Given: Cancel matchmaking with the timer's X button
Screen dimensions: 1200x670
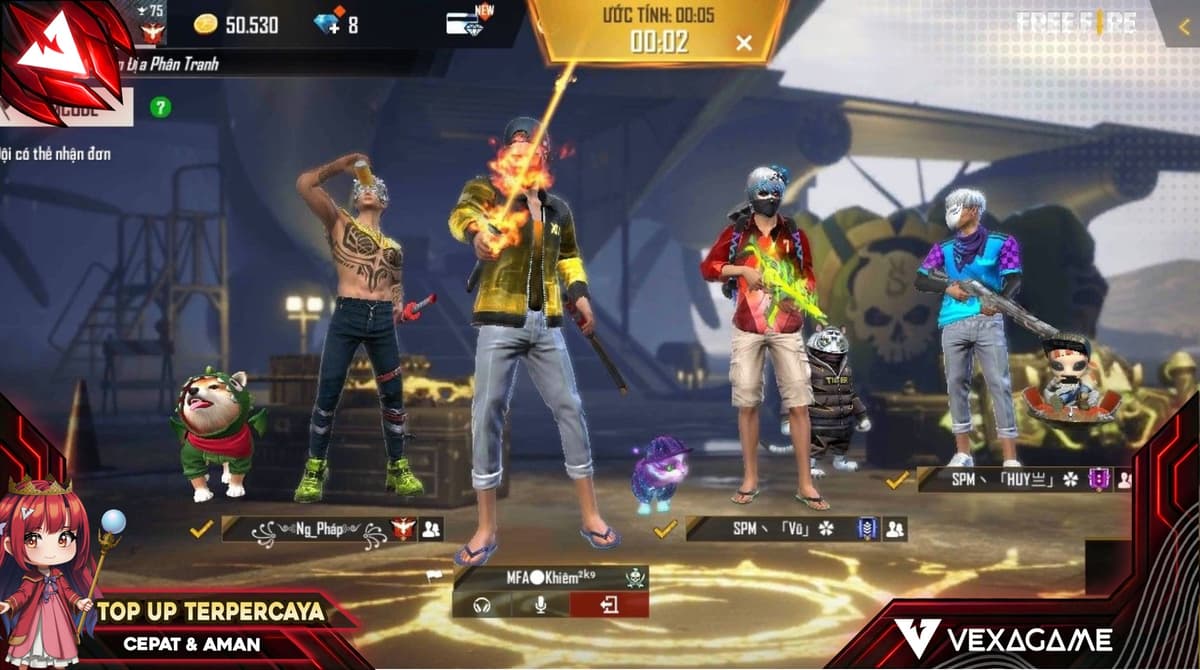Looking at the screenshot, I should point(744,42).
